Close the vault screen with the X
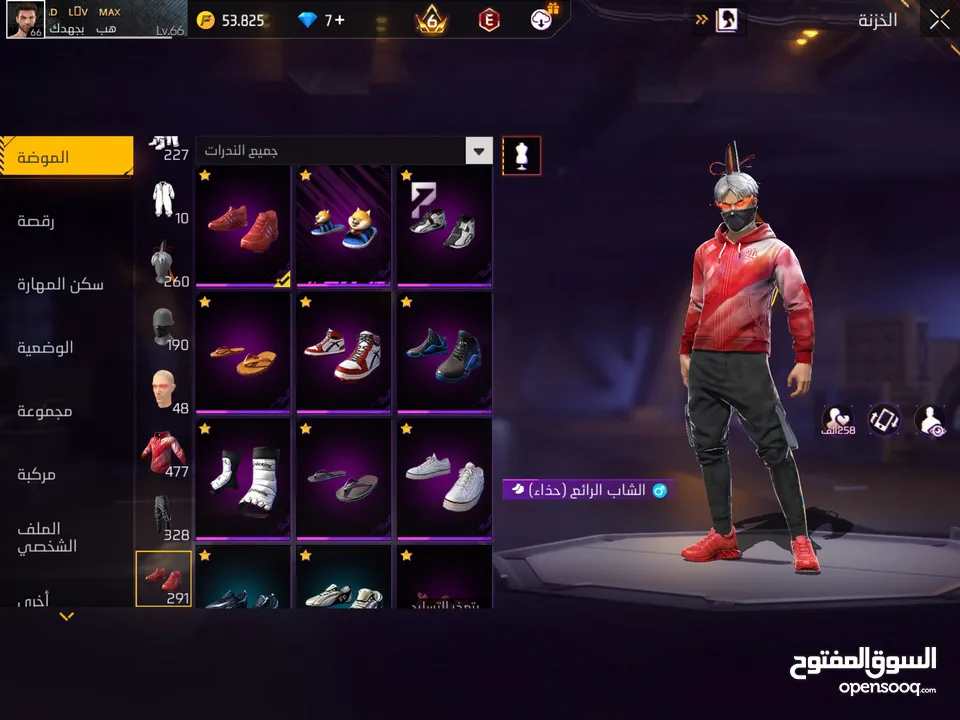This screenshot has height=720, width=960. [x=938, y=20]
